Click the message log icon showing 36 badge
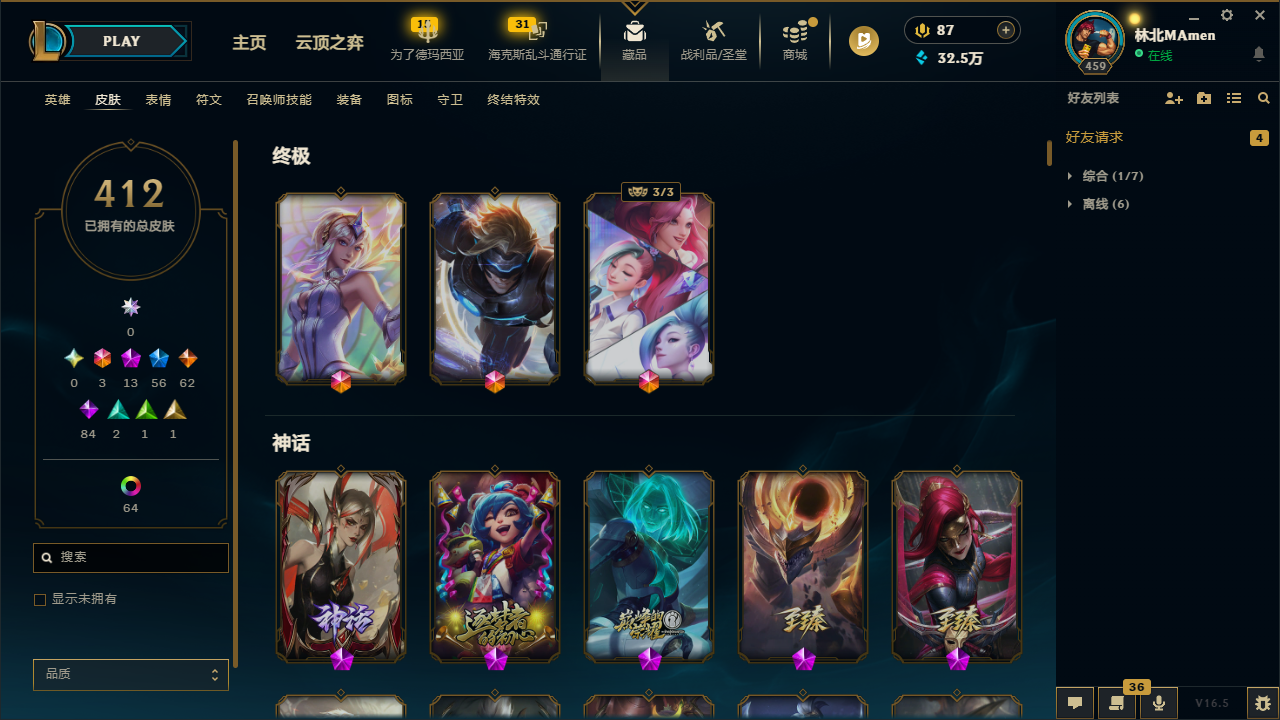The width and height of the screenshot is (1280, 720). click(1117, 703)
